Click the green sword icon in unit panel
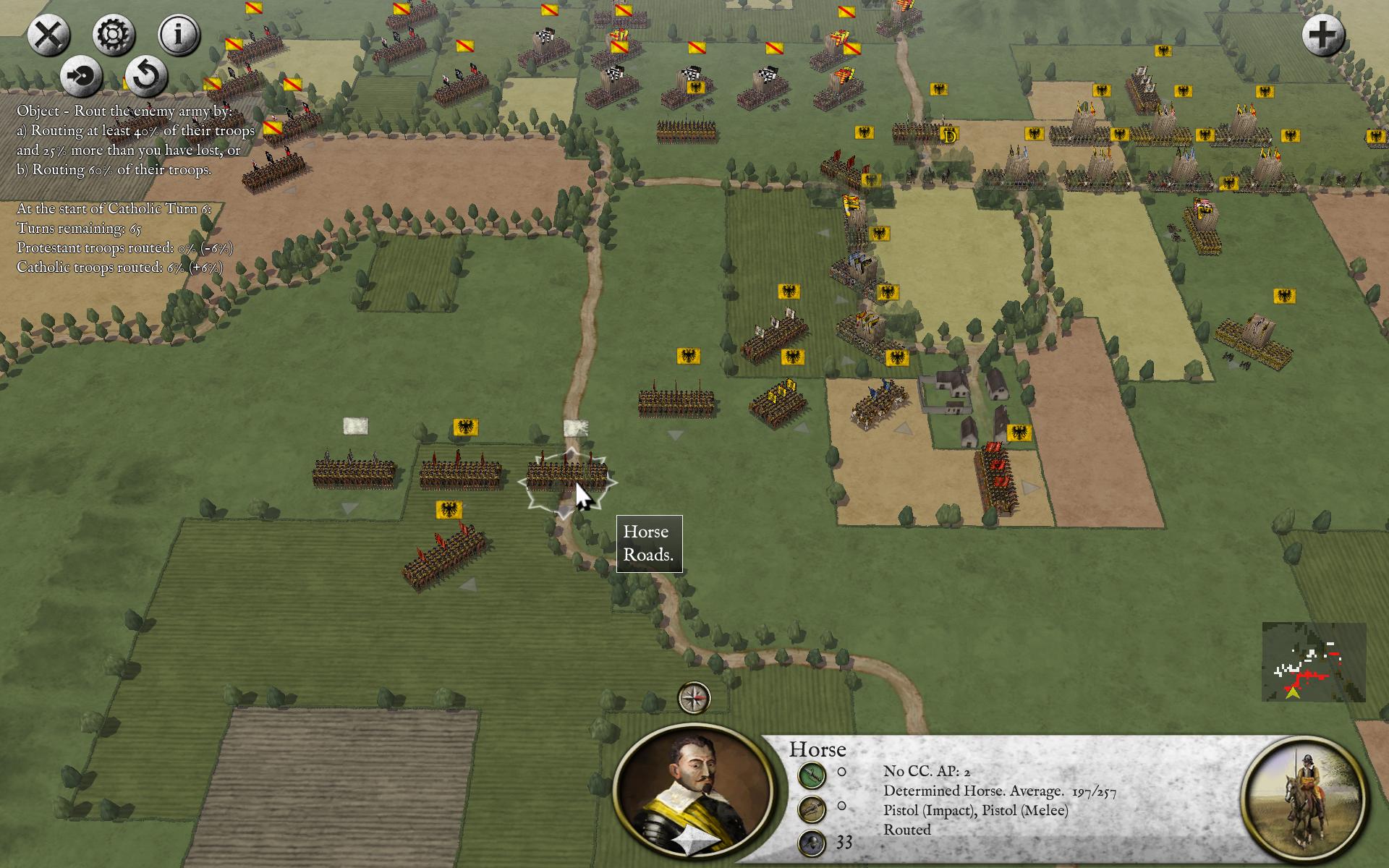1389x868 pixels. pos(812,775)
